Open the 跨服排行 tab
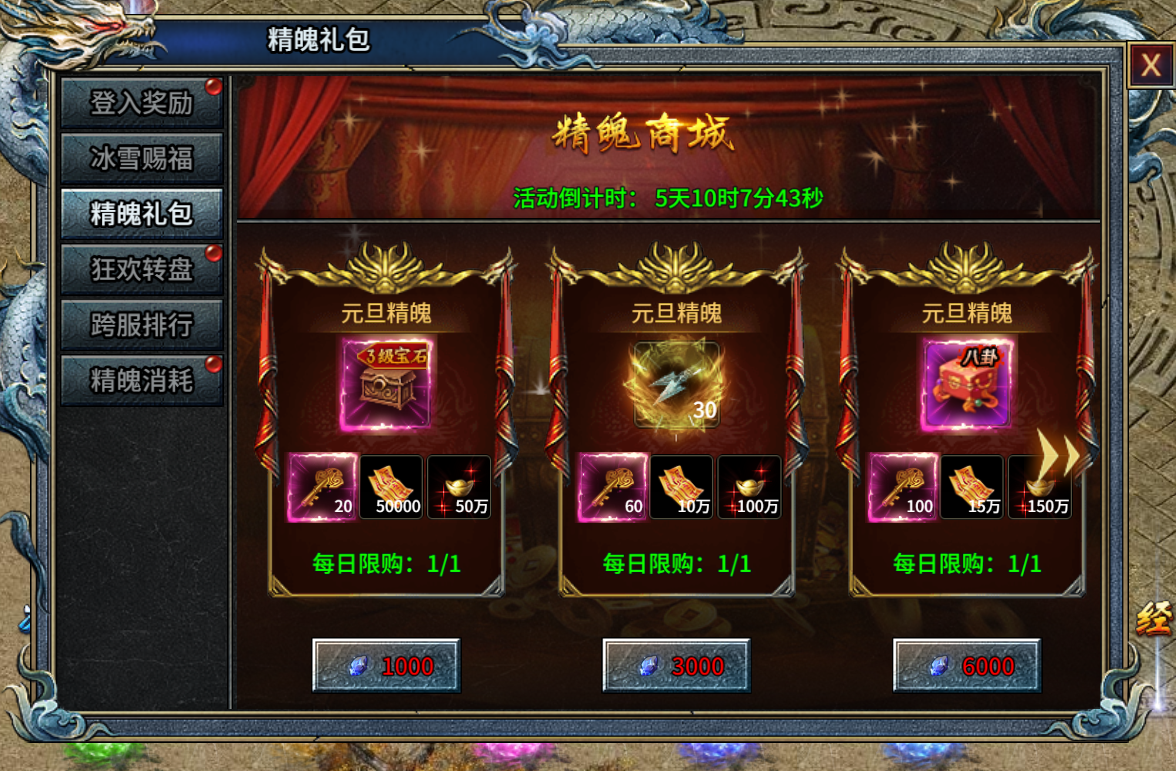 click(x=141, y=325)
